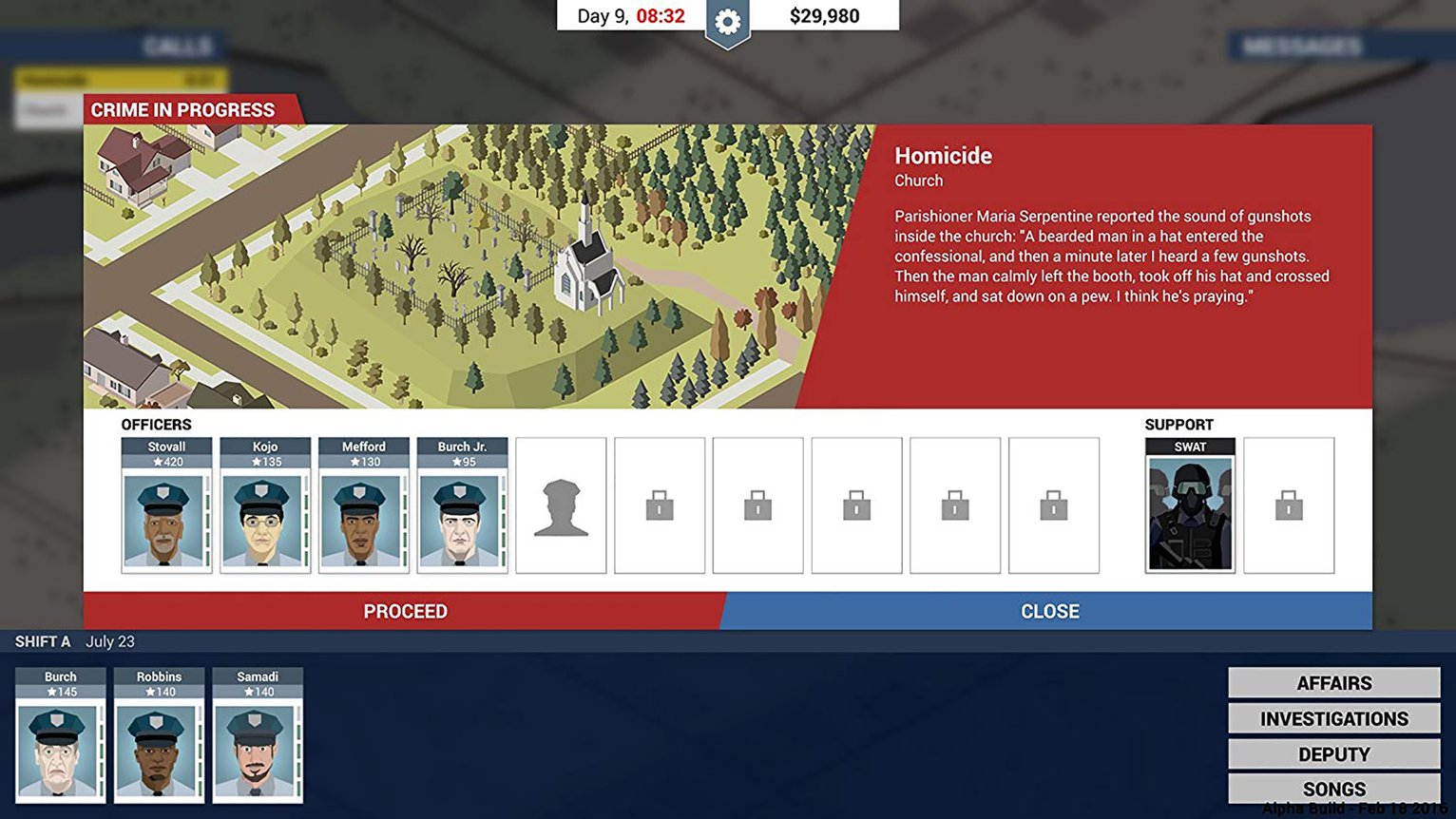Click the locked padlock support slot

(1289, 505)
